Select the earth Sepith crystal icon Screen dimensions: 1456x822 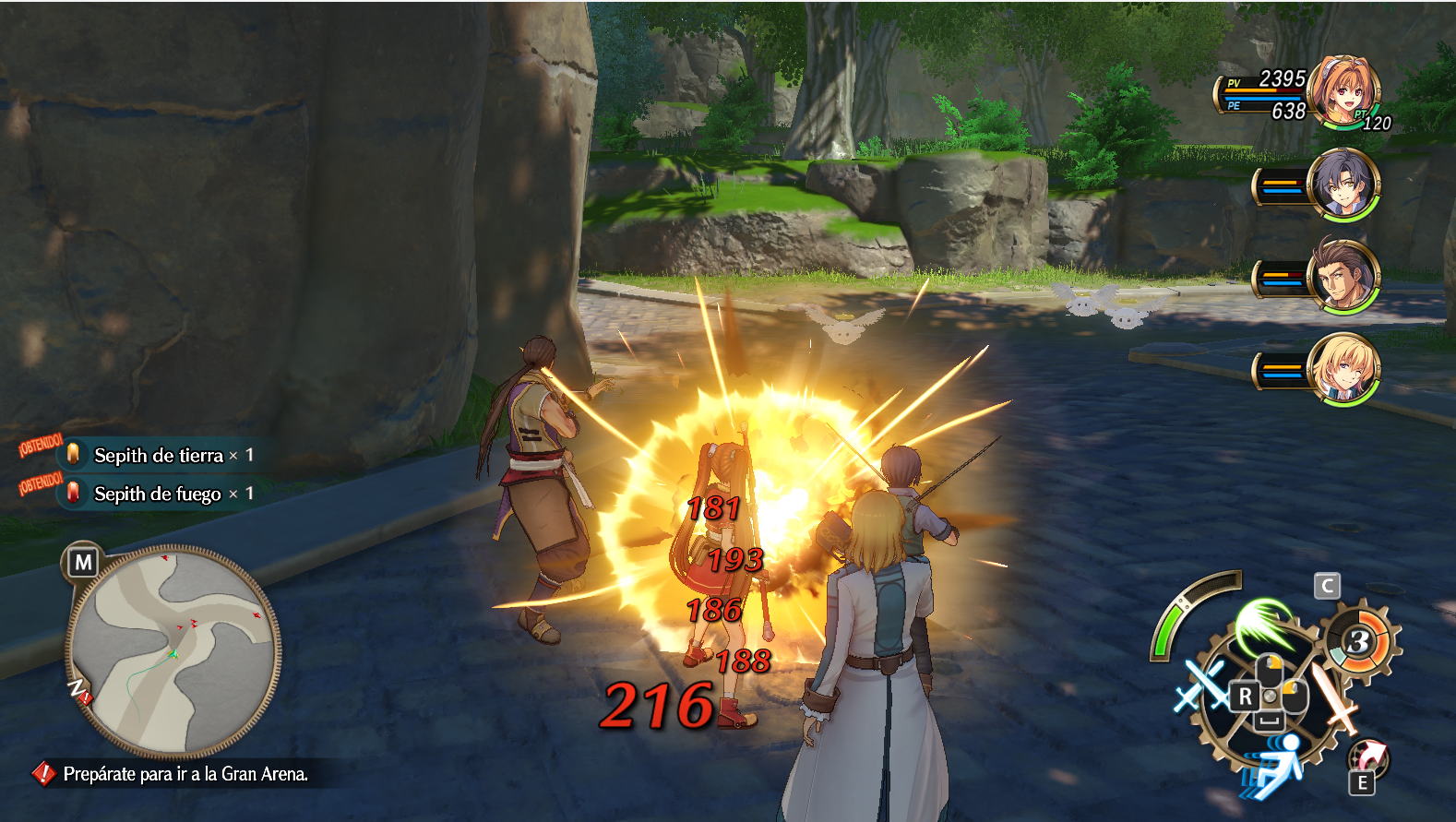coord(73,456)
